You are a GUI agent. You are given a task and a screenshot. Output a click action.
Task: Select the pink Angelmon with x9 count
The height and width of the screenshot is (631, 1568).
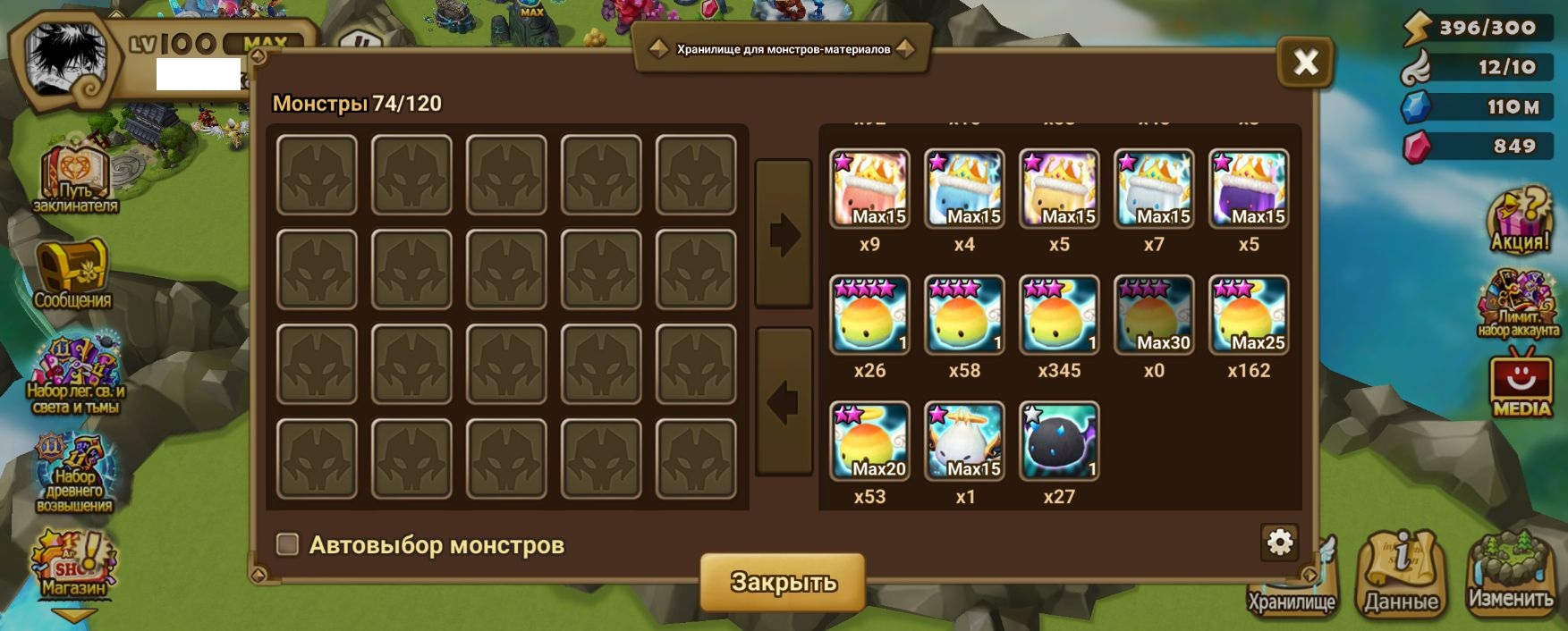(869, 189)
